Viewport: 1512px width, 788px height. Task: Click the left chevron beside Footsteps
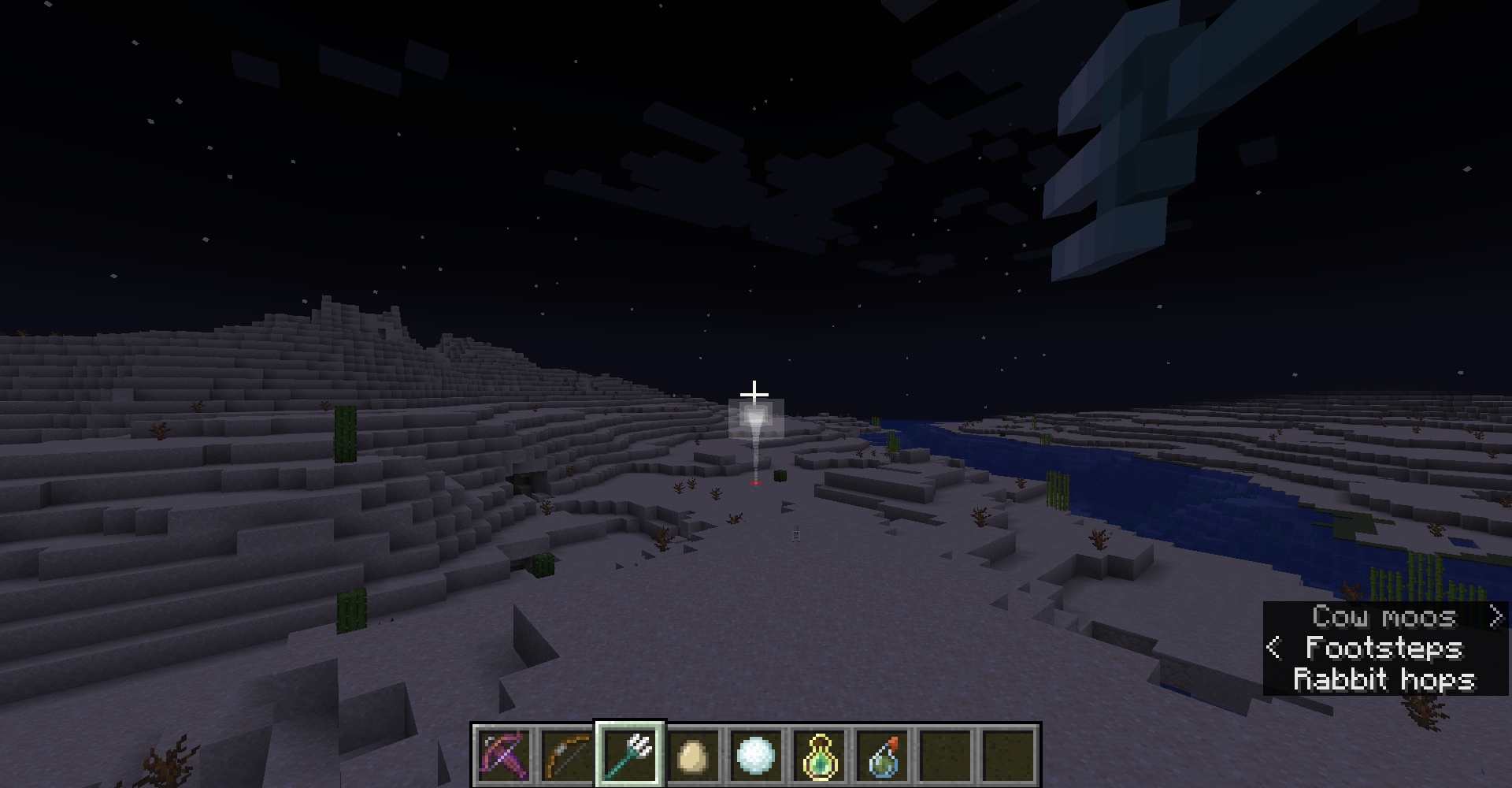[x=1273, y=649]
